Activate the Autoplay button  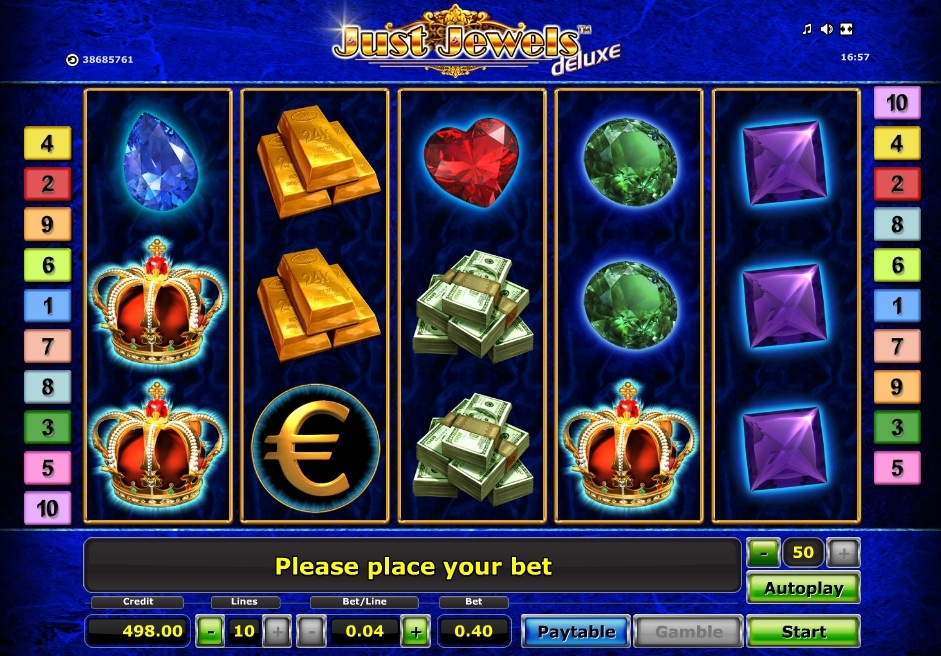coord(803,588)
